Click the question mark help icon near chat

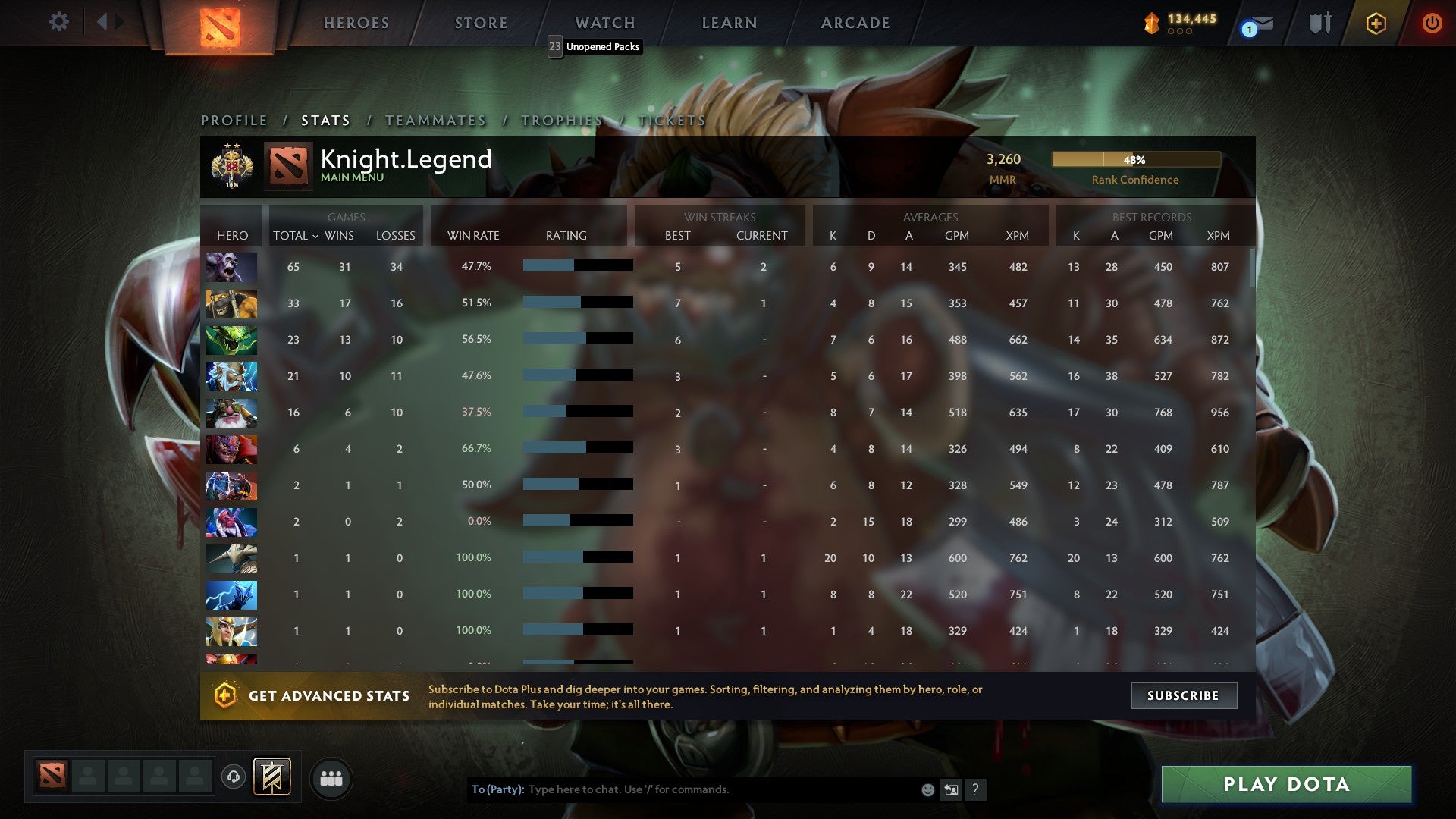[975, 789]
